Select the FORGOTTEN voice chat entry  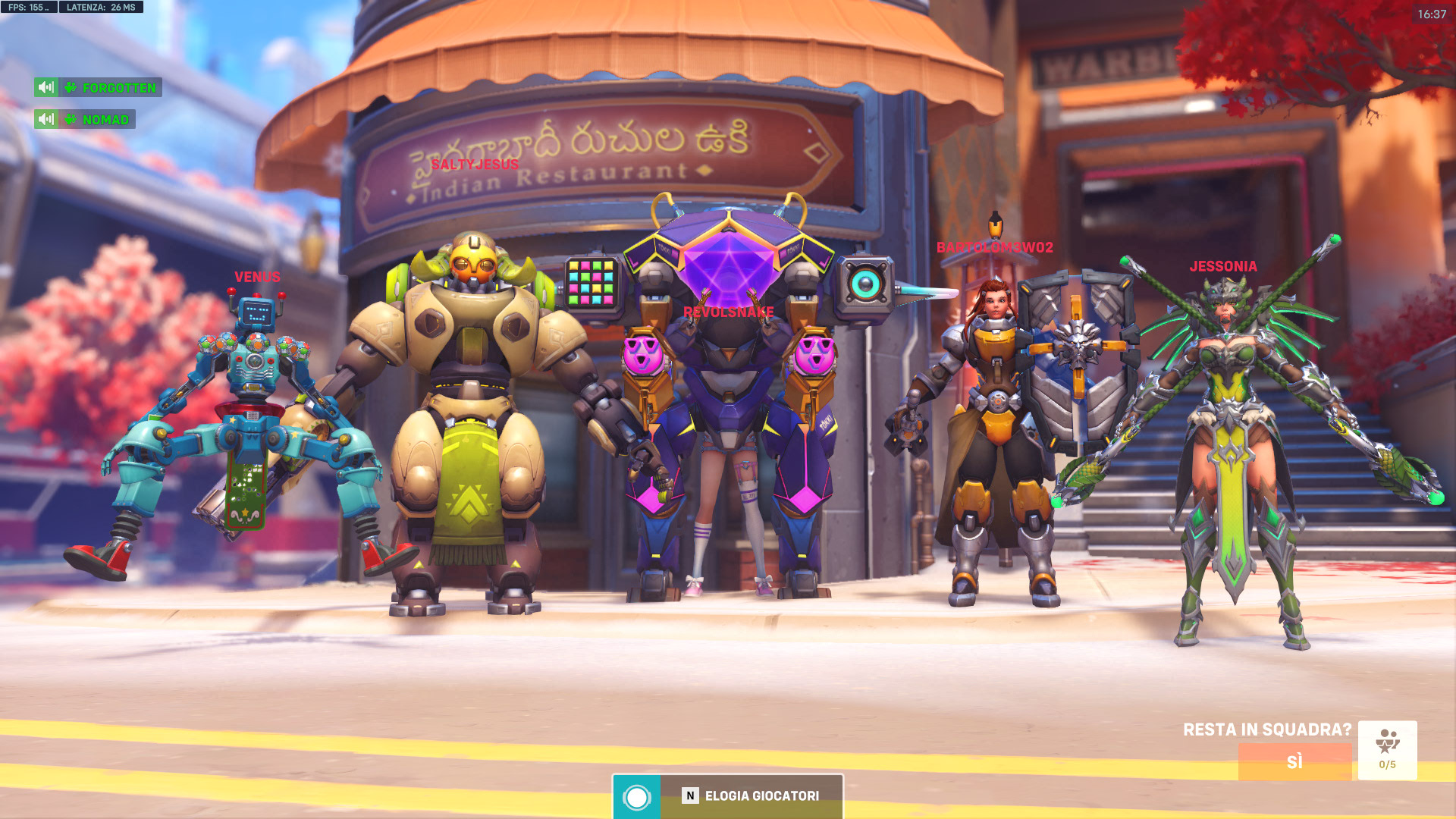[x=118, y=88]
